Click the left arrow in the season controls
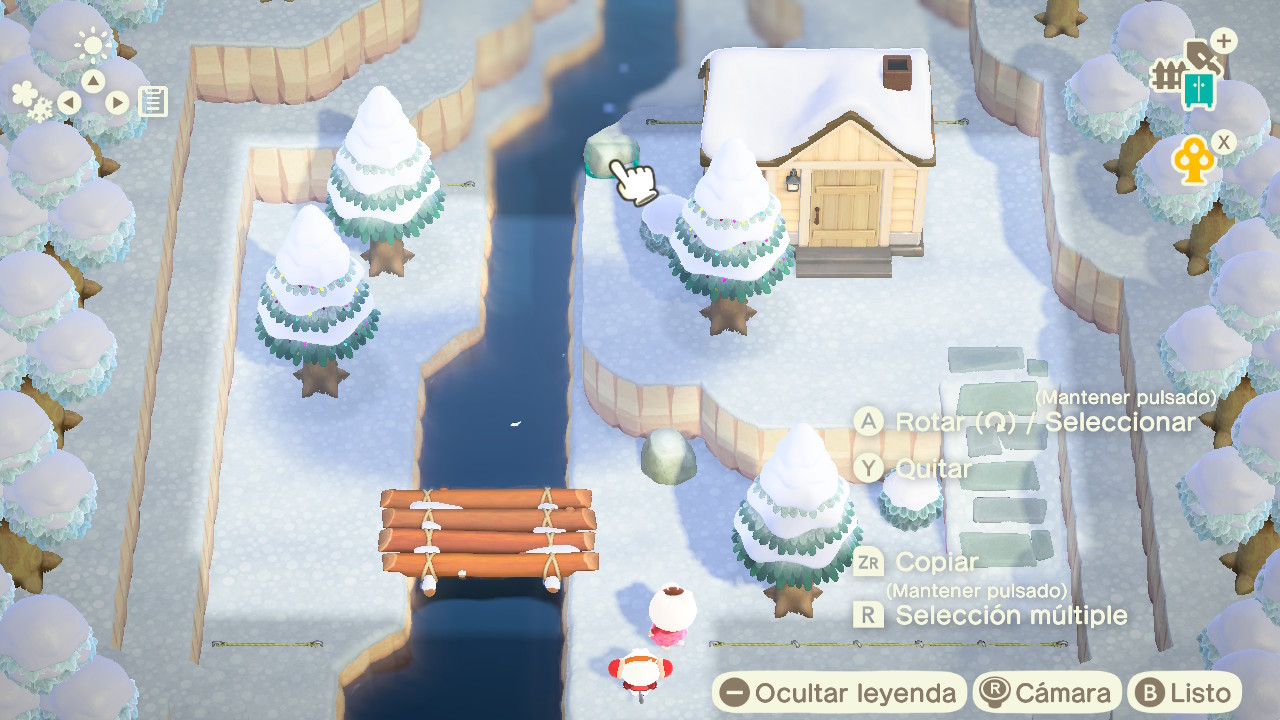 [x=69, y=102]
